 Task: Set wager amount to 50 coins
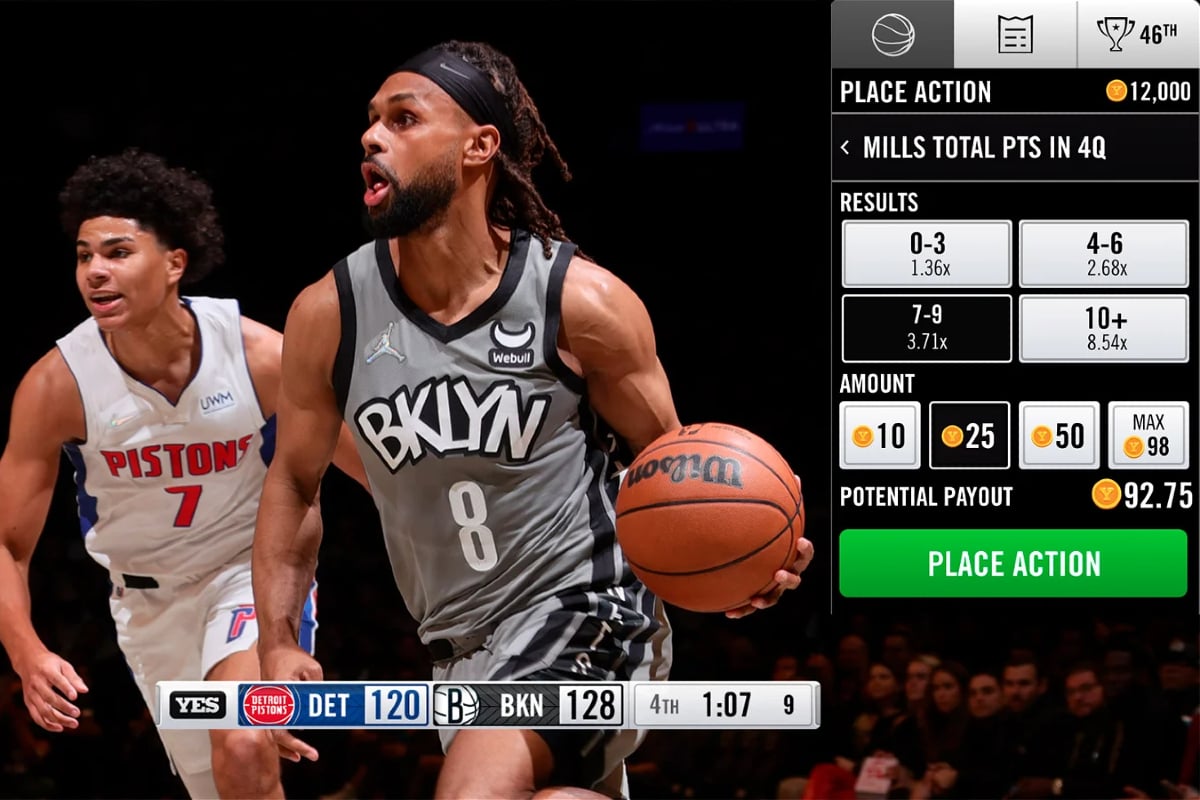tap(1059, 435)
